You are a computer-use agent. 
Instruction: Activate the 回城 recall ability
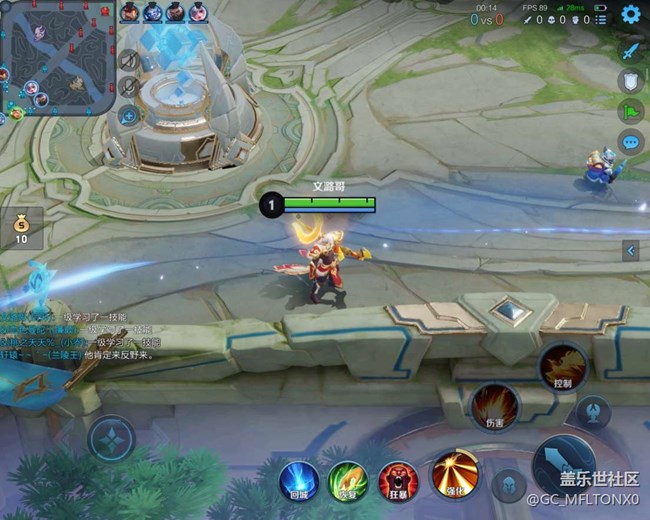[x=299, y=480]
